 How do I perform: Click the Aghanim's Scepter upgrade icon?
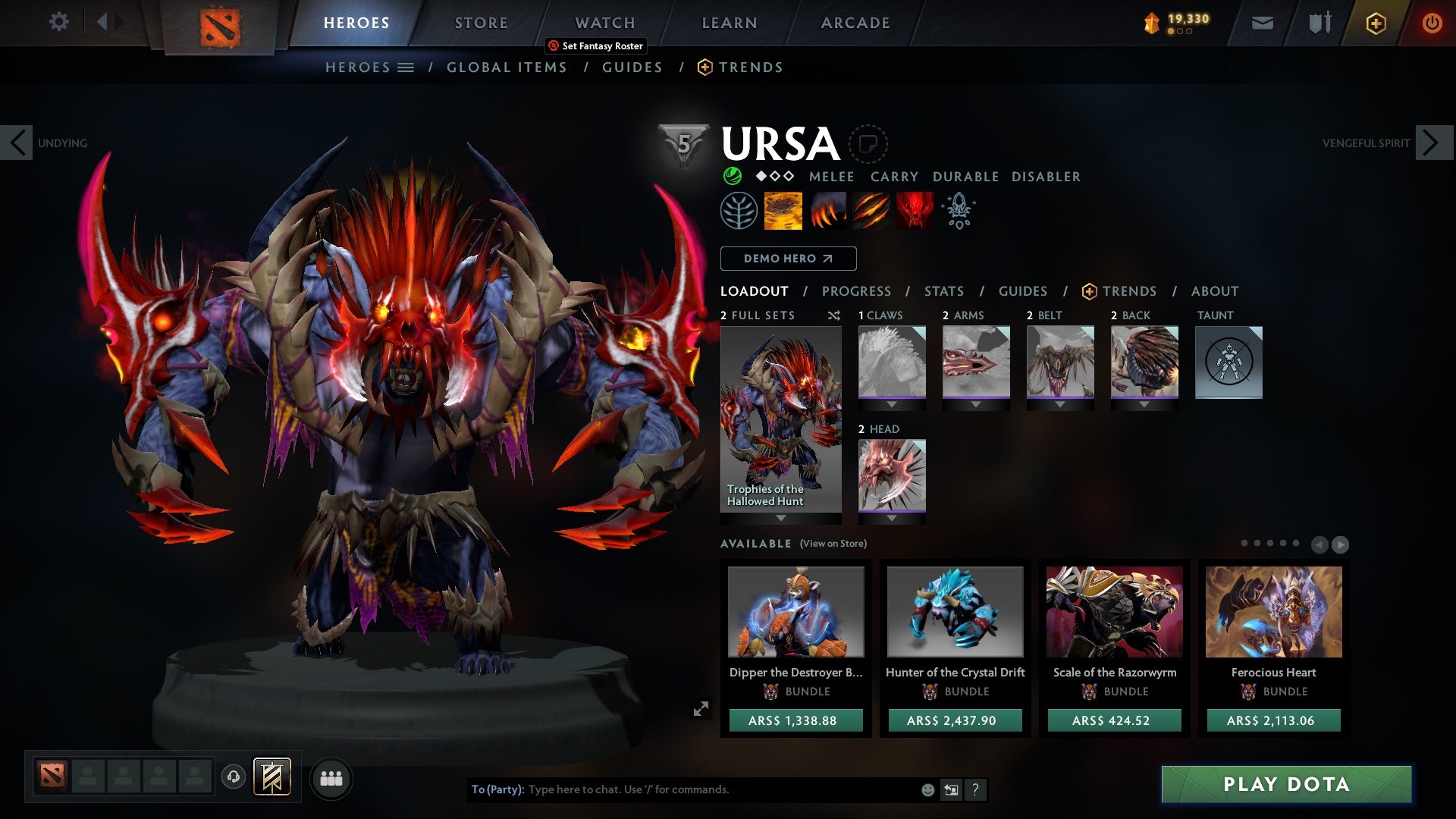tap(957, 211)
